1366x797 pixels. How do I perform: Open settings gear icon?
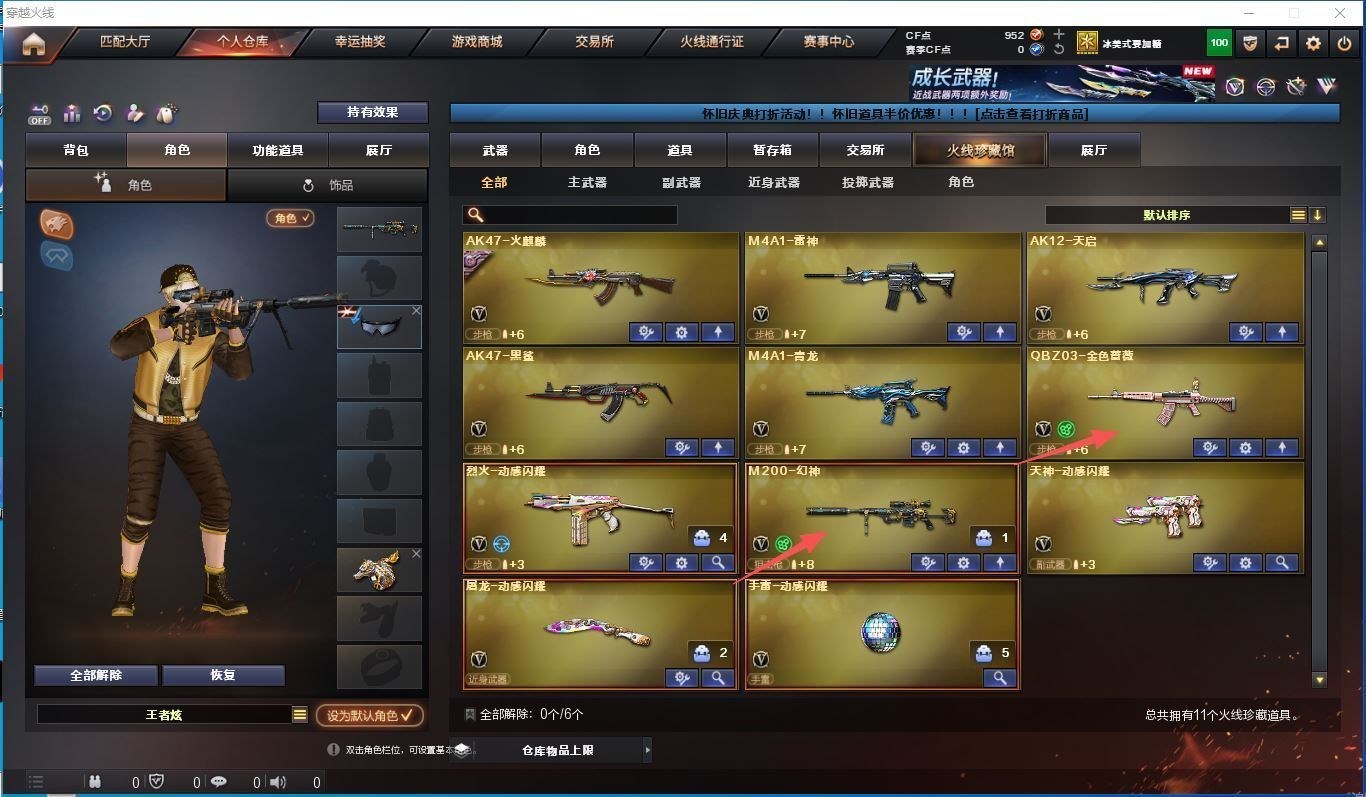pos(1314,43)
